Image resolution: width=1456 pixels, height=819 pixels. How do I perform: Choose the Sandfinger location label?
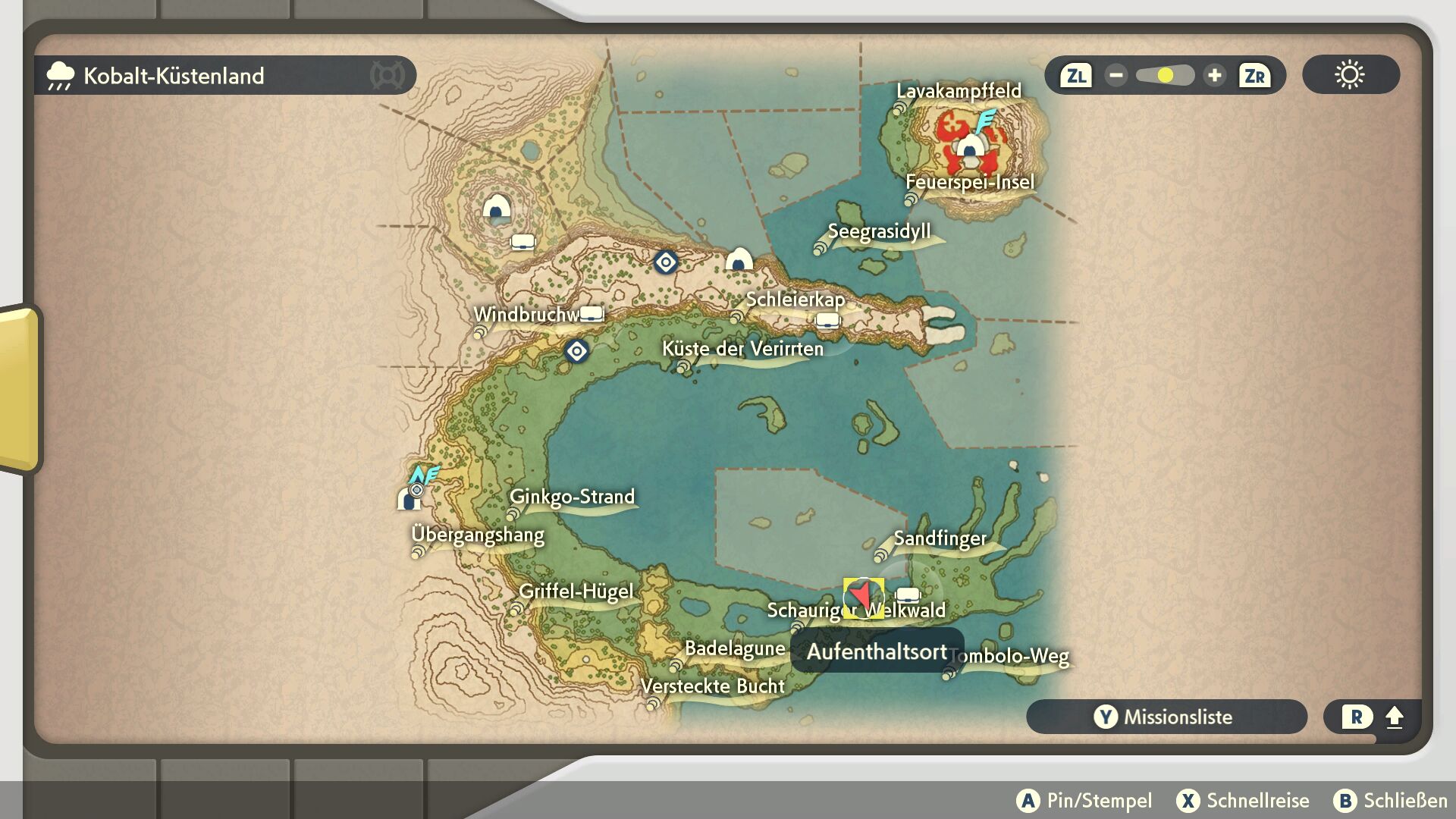click(x=940, y=539)
